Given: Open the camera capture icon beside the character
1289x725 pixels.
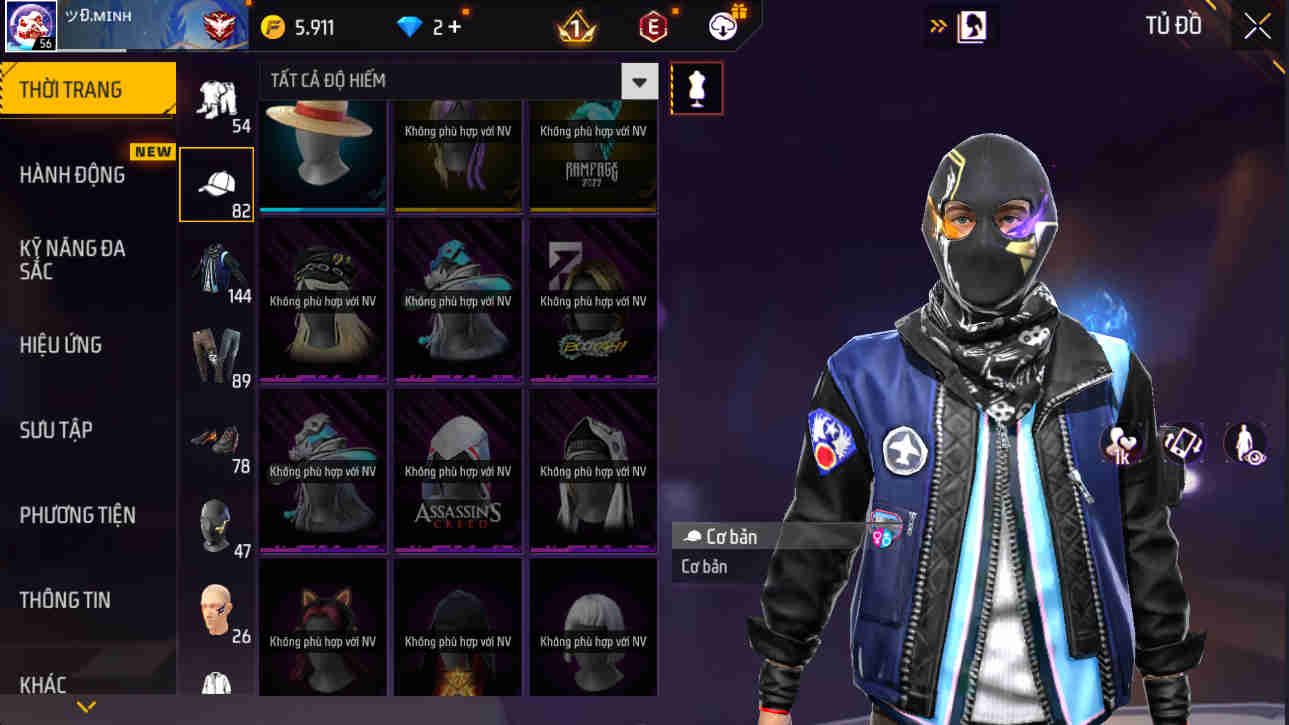Looking at the screenshot, I should 1182,445.
